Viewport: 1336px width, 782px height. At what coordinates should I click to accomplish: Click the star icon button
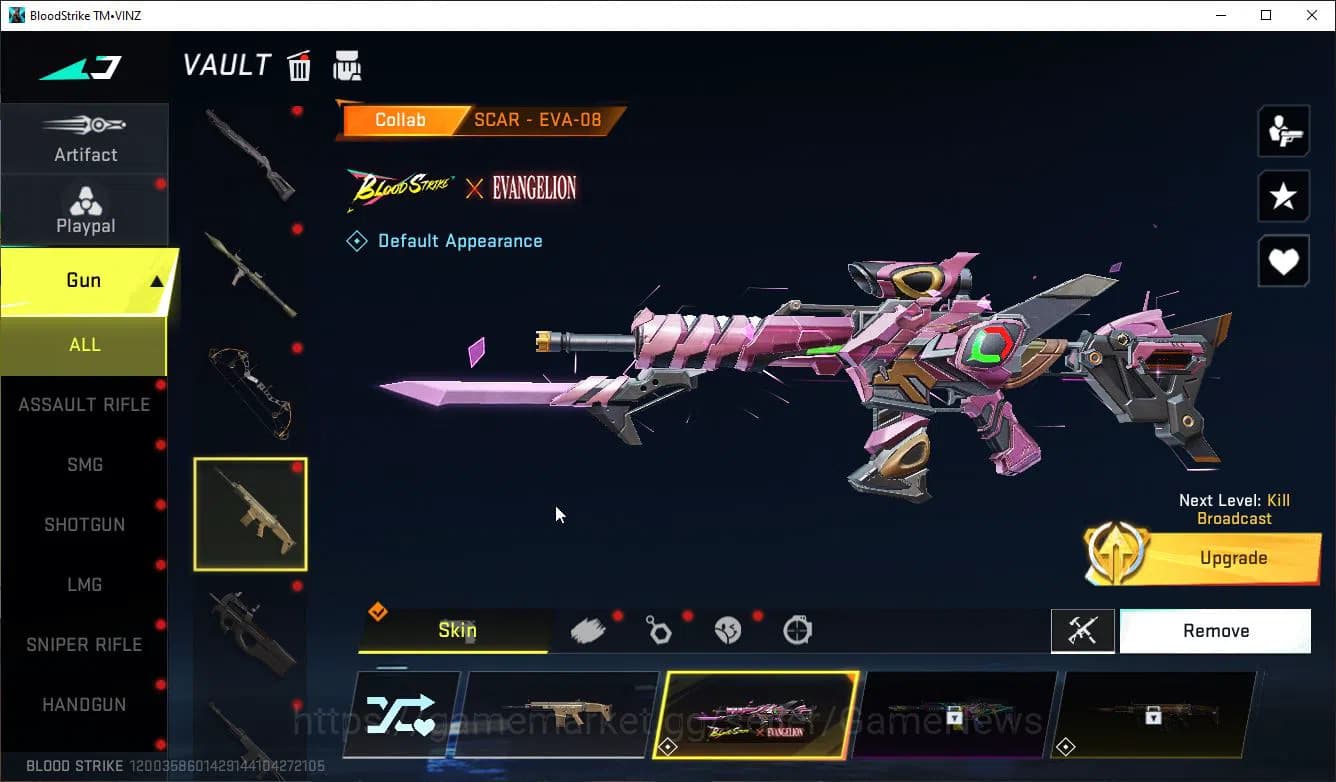[x=1283, y=197]
